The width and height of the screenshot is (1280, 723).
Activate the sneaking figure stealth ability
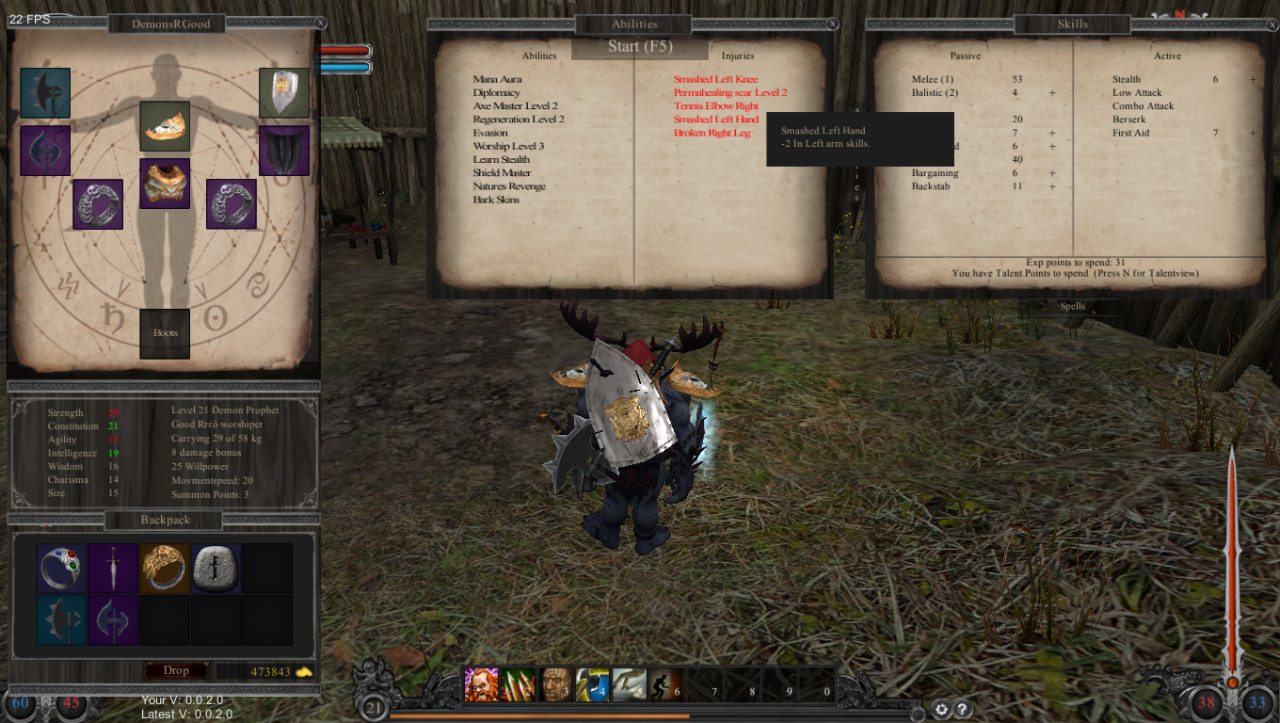(664, 685)
